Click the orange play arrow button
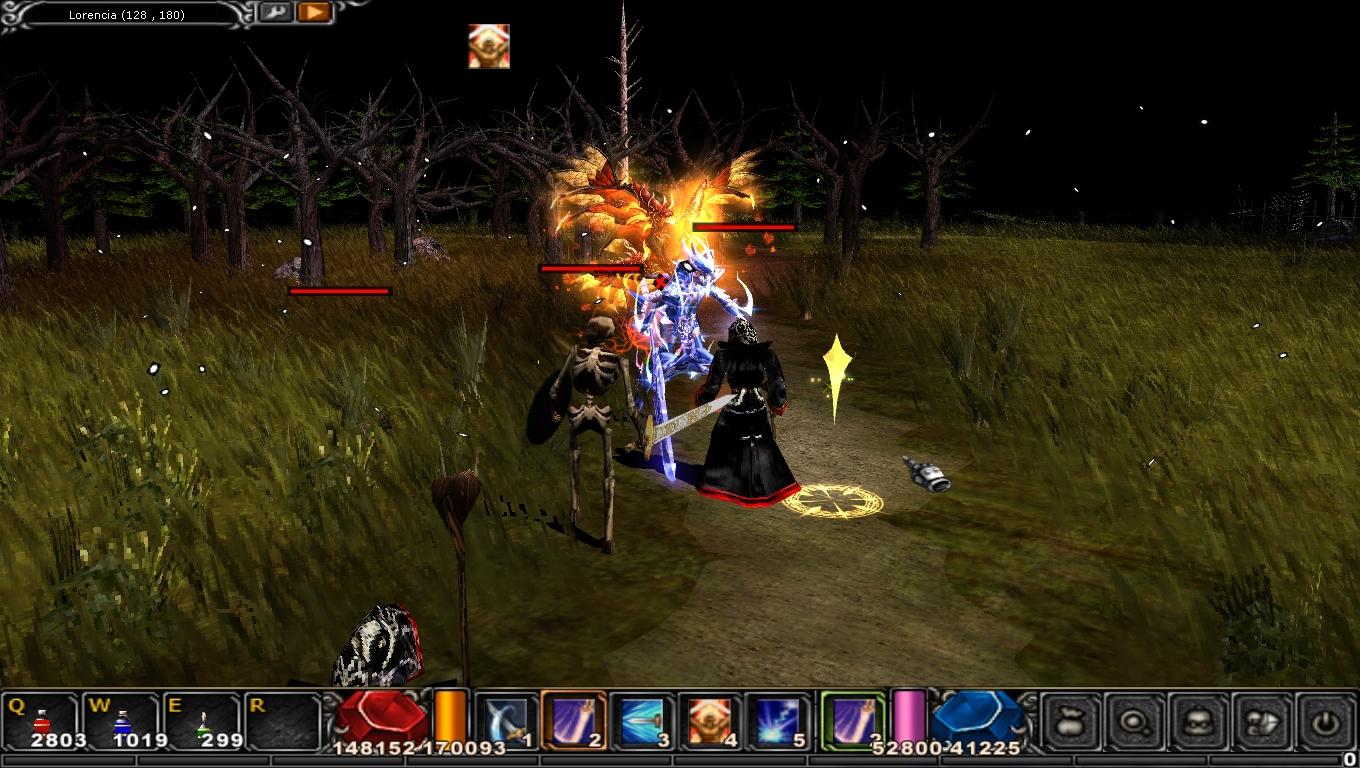Image resolution: width=1360 pixels, height=768 pixels. pos(314,13)
